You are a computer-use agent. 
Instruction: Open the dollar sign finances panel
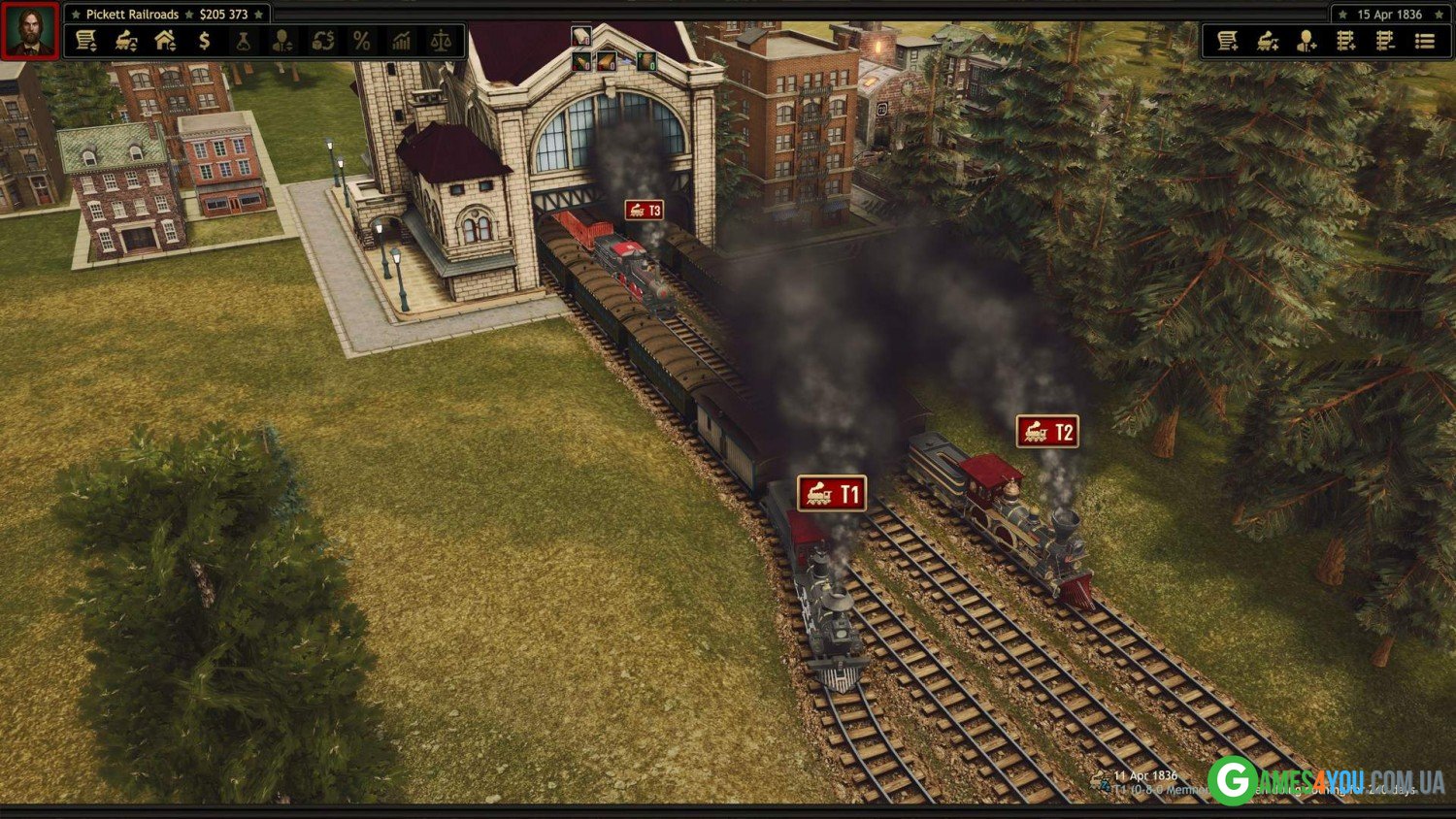pos(204,41)
